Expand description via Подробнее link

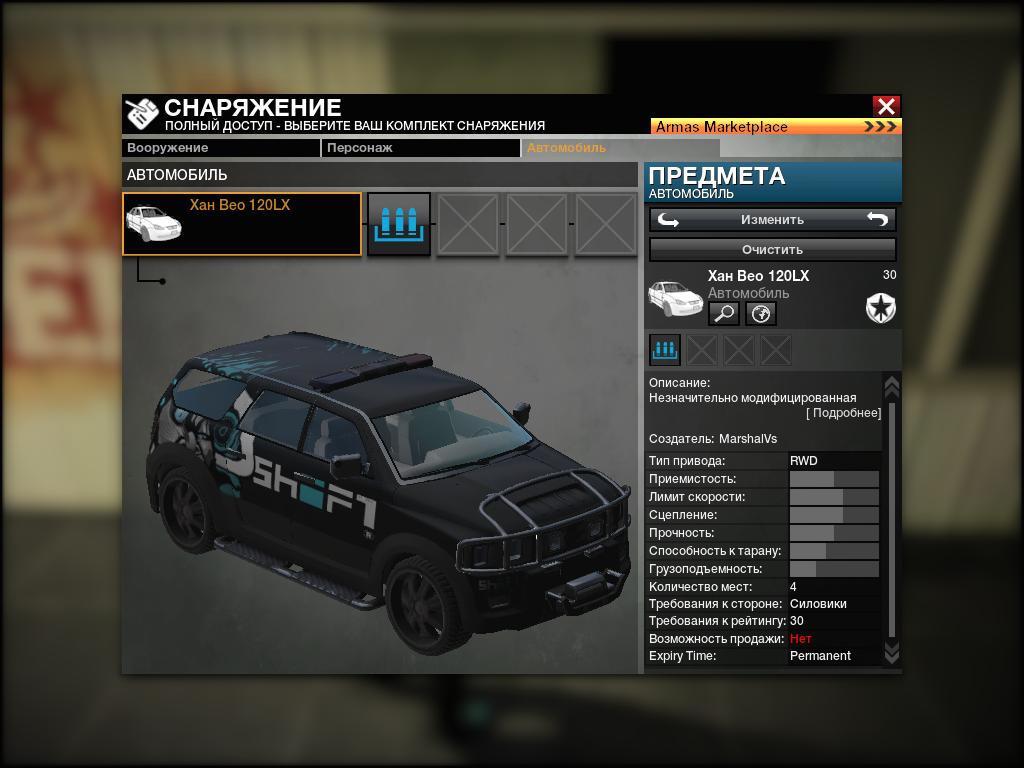point(844,413)
